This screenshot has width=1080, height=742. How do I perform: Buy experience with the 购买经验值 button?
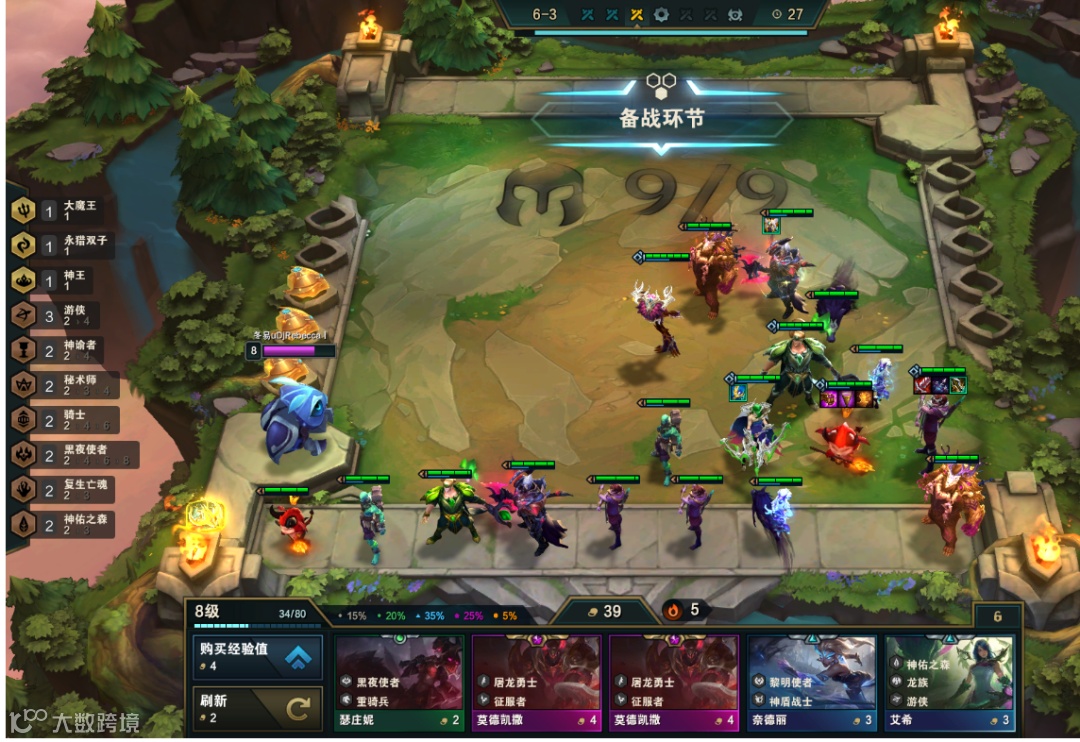pos(258,656)
